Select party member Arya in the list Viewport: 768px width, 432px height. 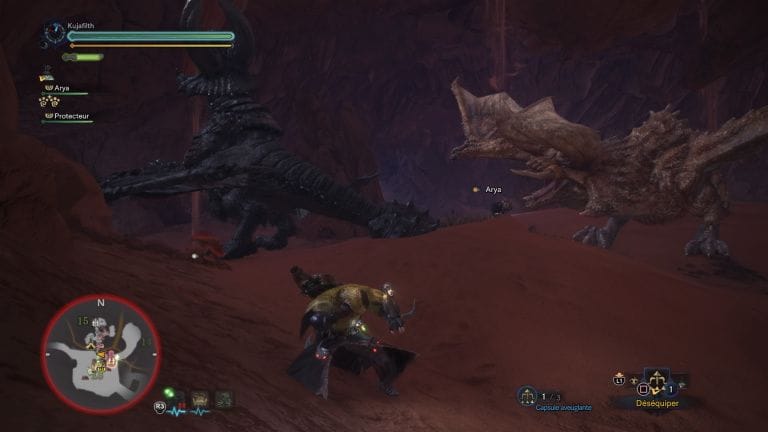[x=61, y=88]
